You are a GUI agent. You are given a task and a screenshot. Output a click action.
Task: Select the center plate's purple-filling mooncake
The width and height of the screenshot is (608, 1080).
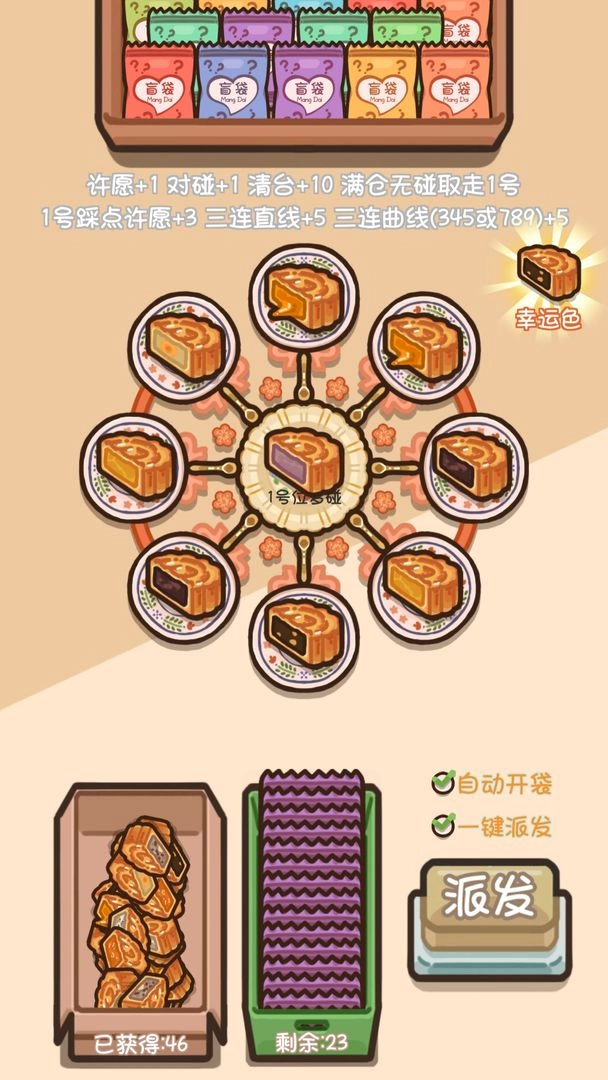[x=303, y=461]
